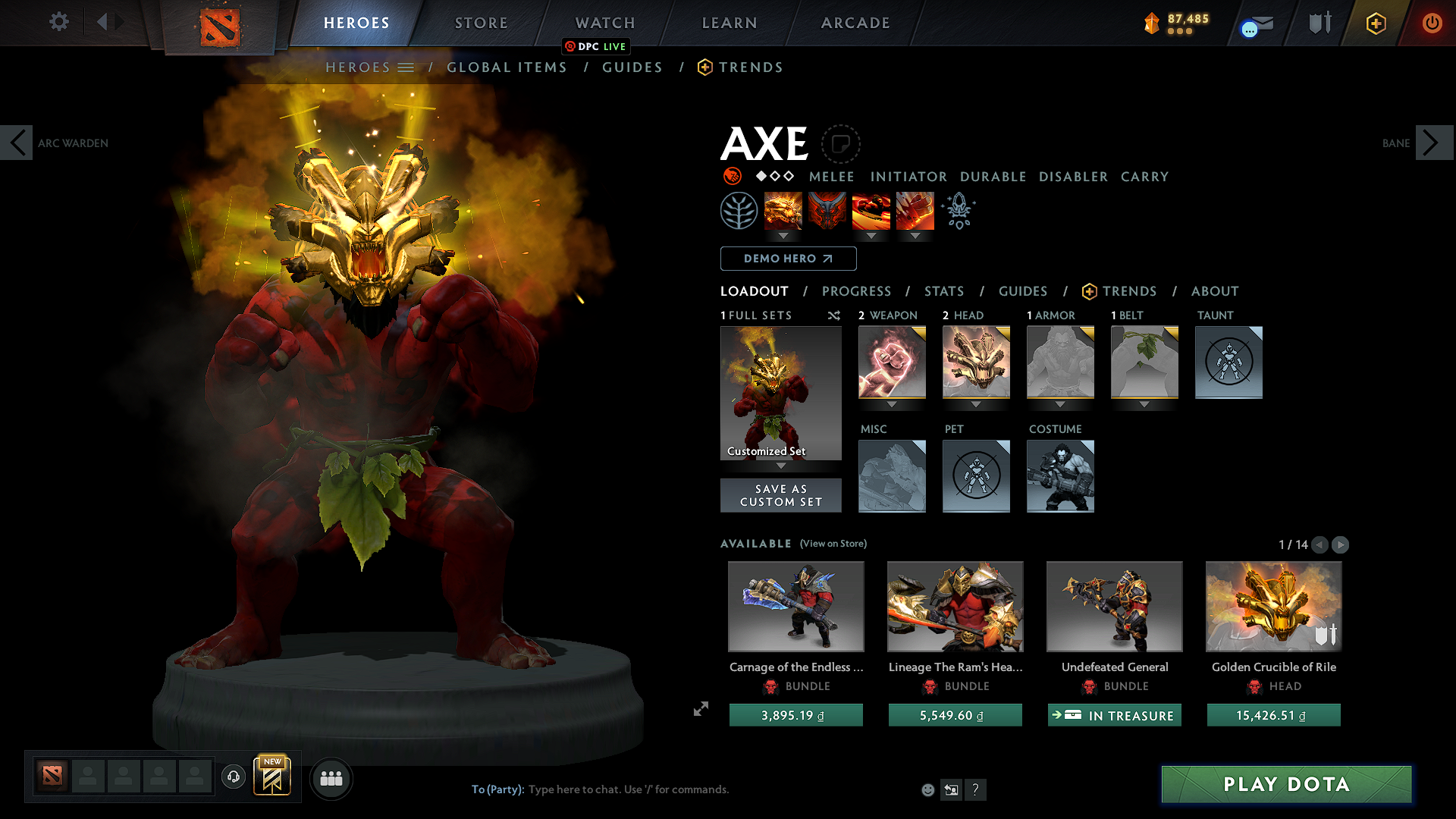Image resolution: width=1456 pixels, height=819 pixels.
Task: Open the STORE menu in the top bar
Action: coord(480,22)
